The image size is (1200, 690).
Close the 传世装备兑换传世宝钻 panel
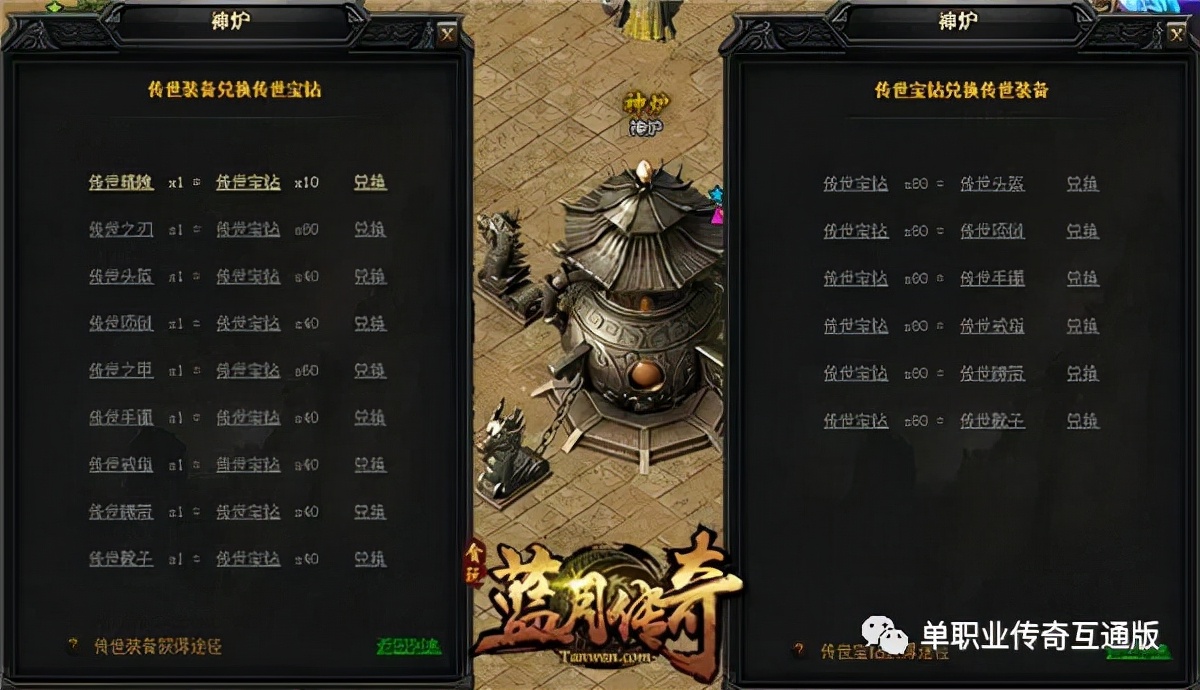(447, 35)
